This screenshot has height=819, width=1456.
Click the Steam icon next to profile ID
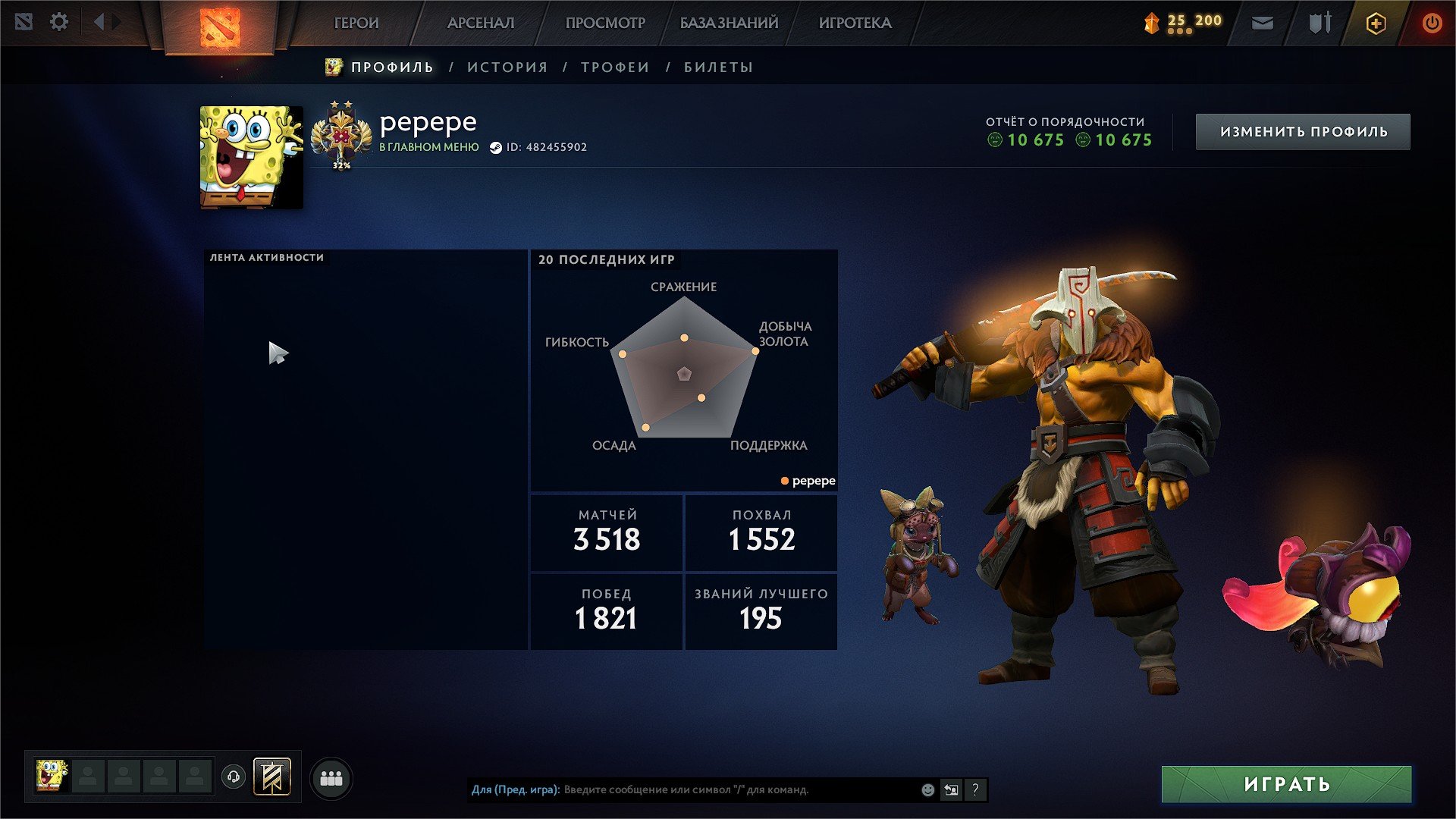coord(497,147)
